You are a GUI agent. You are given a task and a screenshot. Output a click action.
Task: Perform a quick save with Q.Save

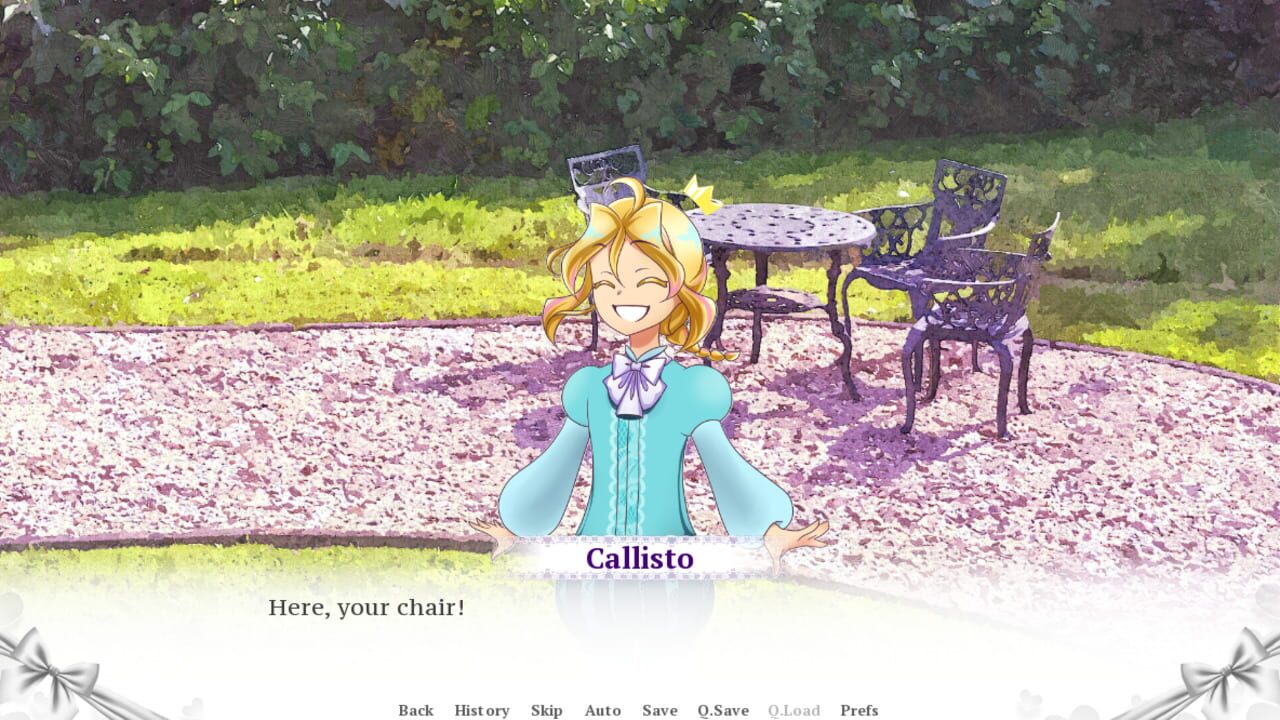721,710
